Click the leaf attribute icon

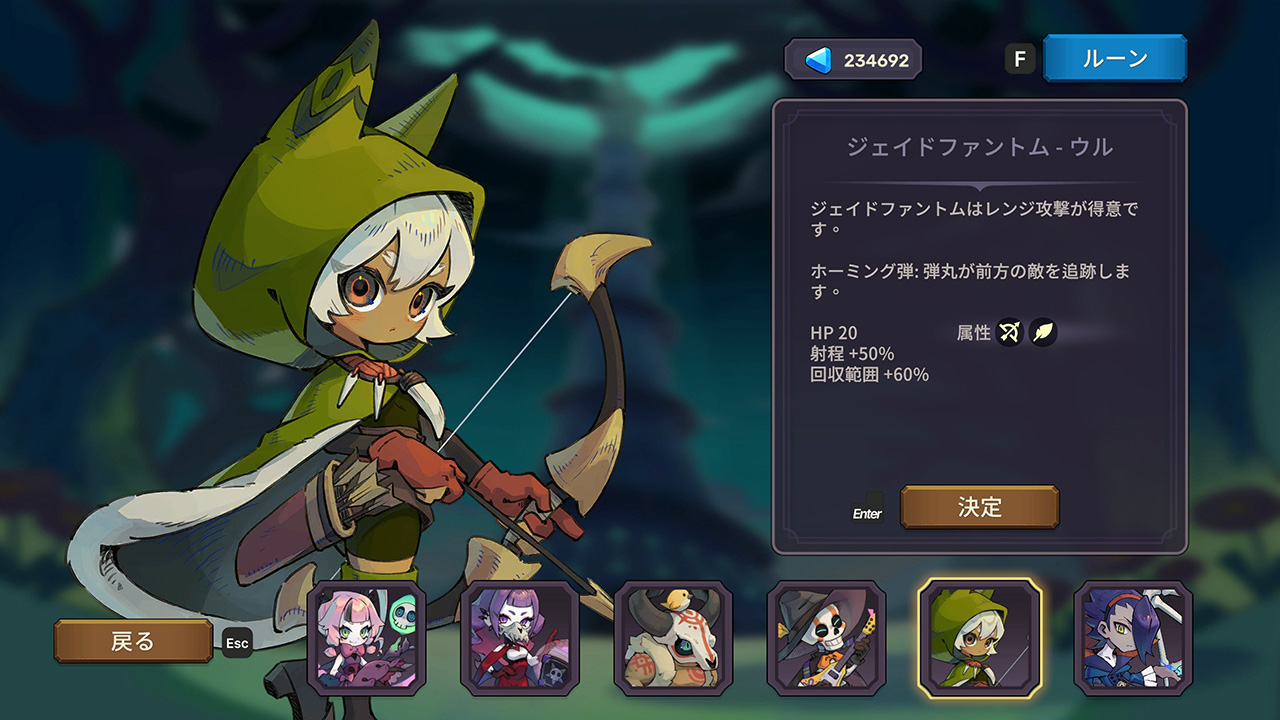1043,332
